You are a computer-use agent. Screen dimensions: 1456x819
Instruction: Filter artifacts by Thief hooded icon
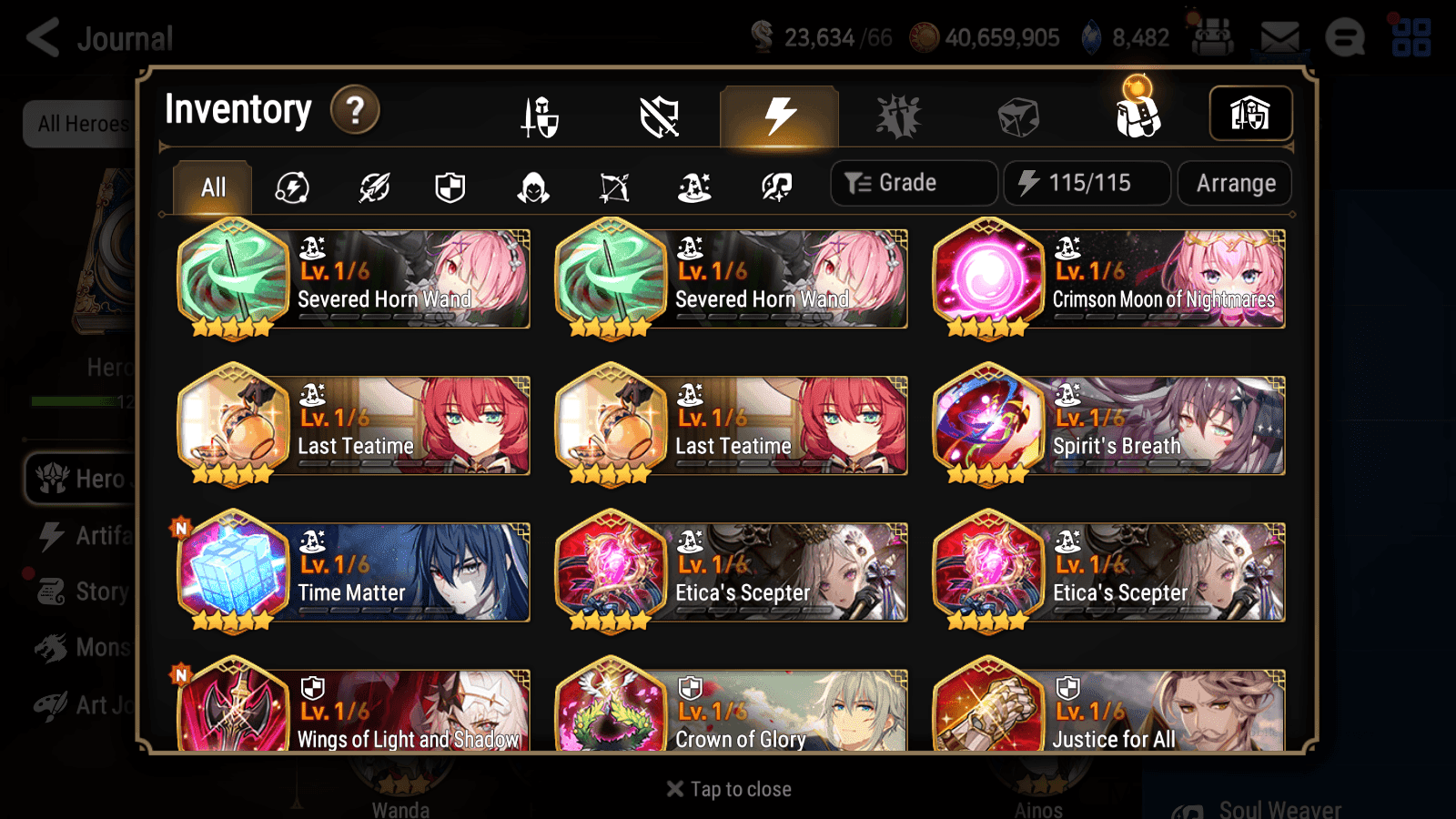pos(534,187)
